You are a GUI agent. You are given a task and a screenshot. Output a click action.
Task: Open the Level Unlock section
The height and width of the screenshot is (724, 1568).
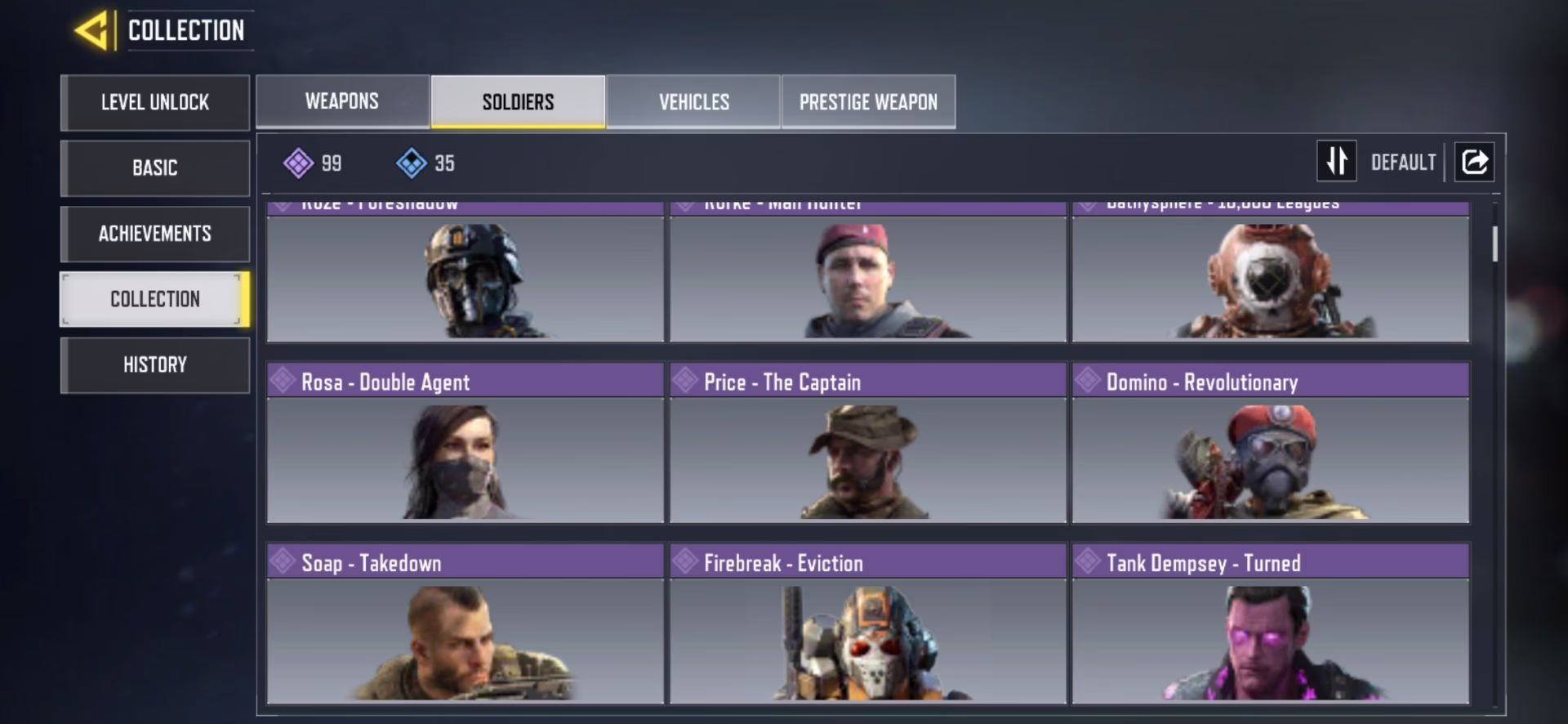pyautogui.click(x=155, y=103)
